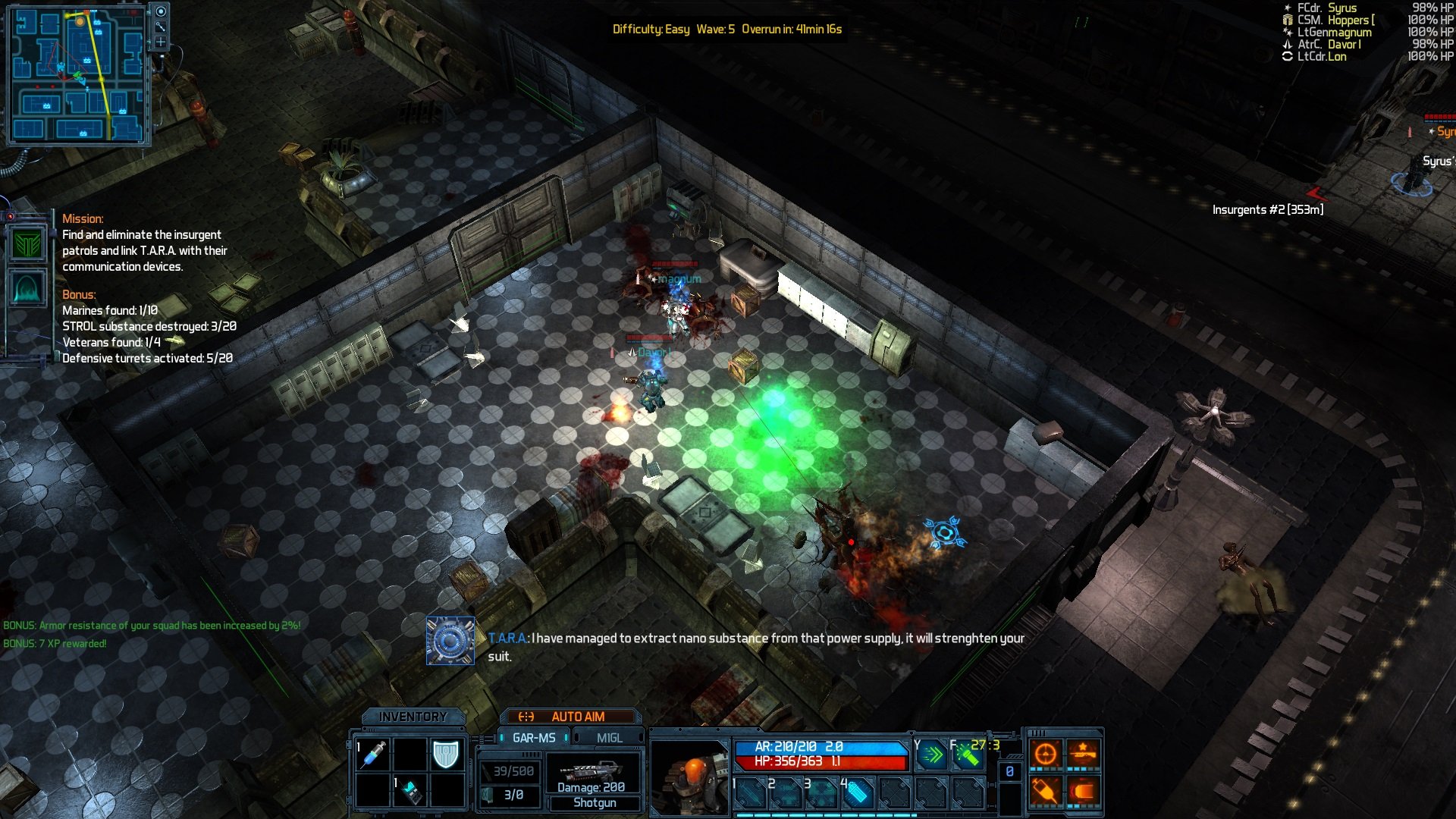Click the minimap's circle button

(161, 11)
